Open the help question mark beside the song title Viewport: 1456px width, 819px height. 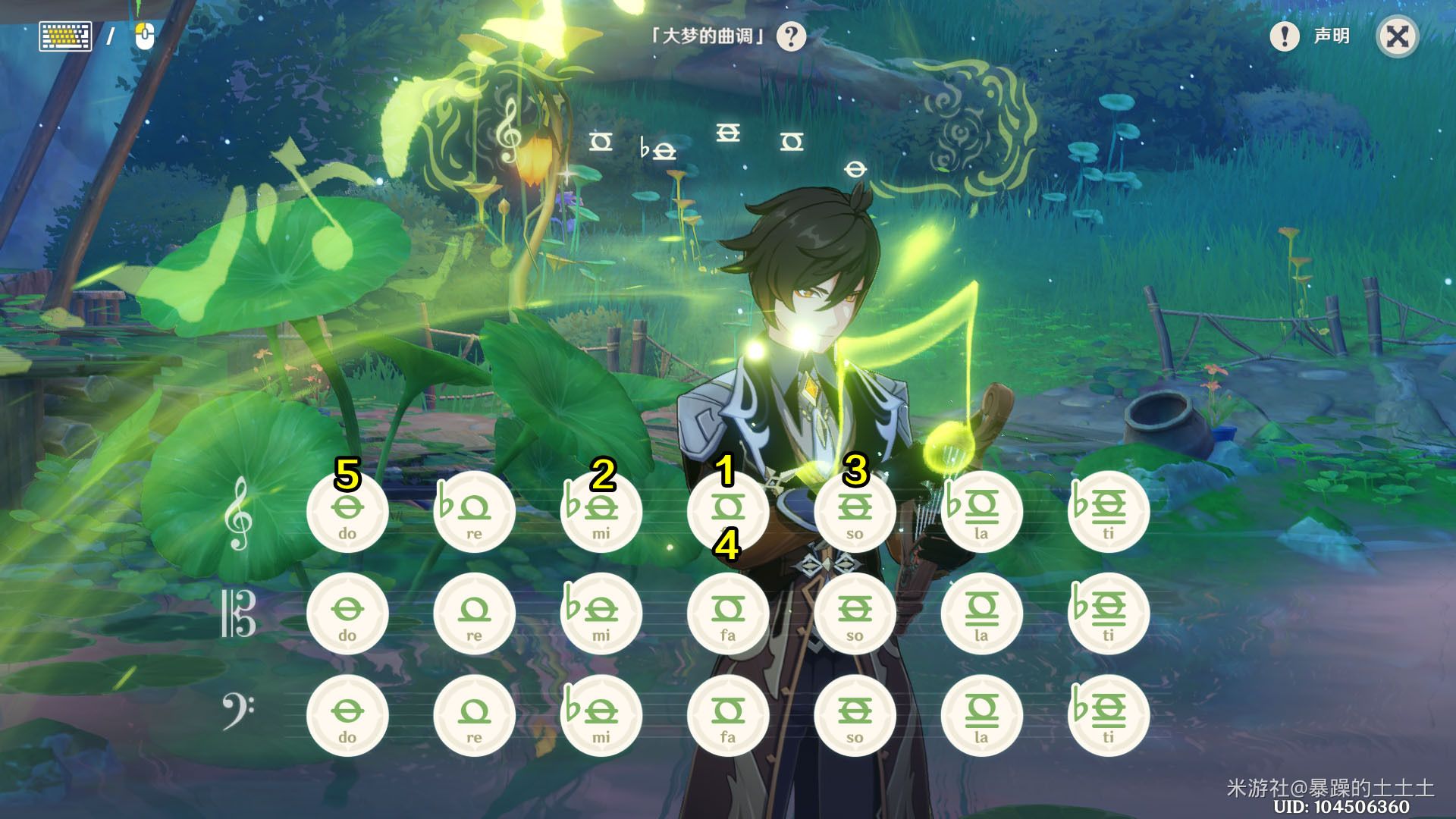click(x=791, y=35)
